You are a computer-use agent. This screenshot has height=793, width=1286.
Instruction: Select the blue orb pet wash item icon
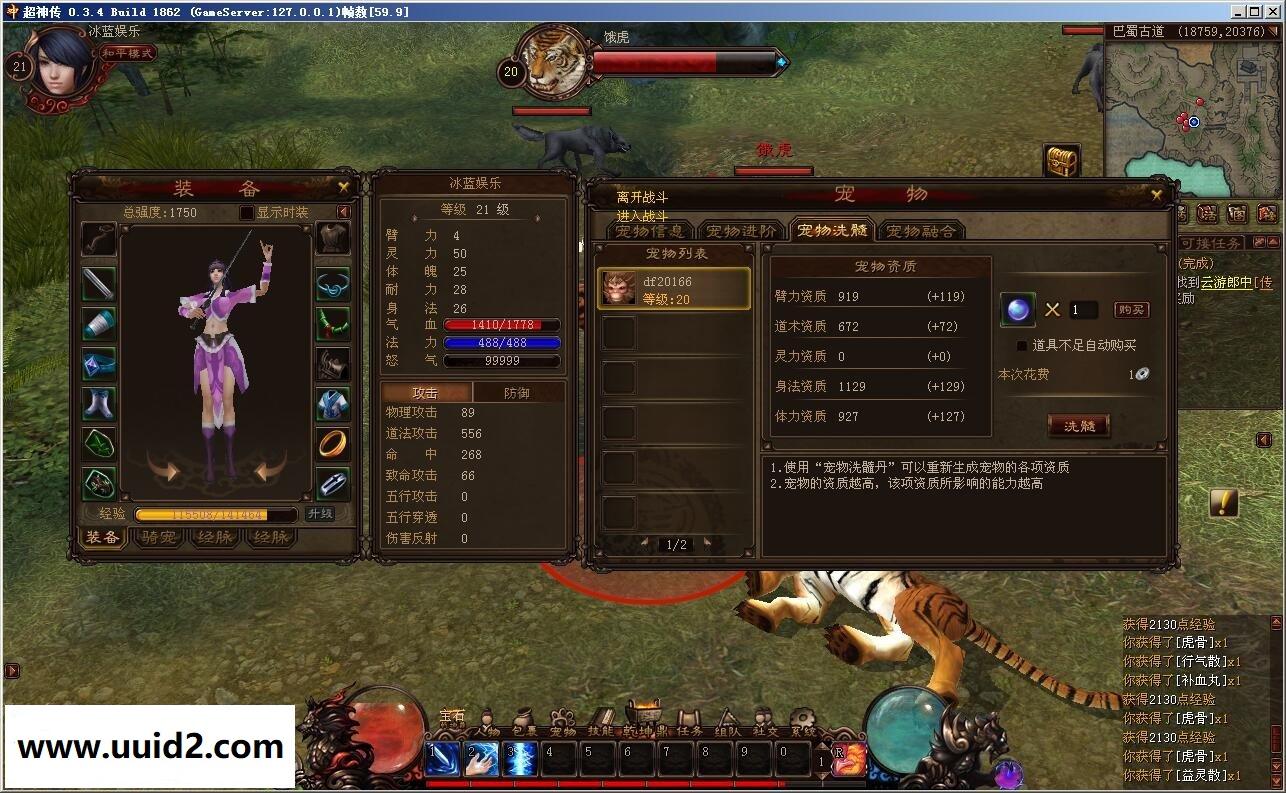tap(1016, 310)
